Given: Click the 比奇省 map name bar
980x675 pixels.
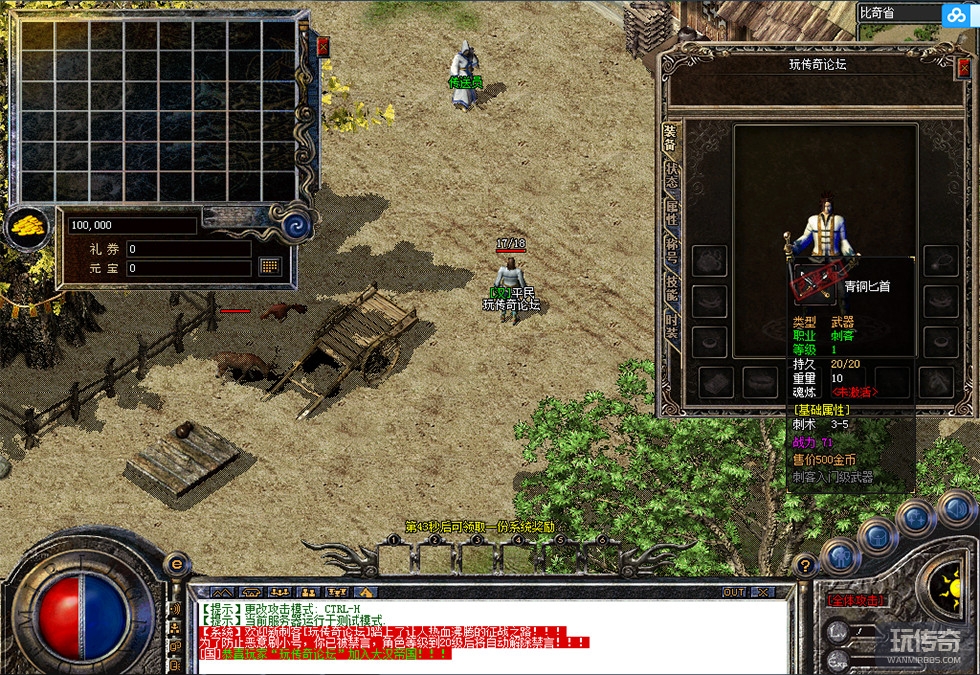Looking at the screenshot, I should (896, 13).
